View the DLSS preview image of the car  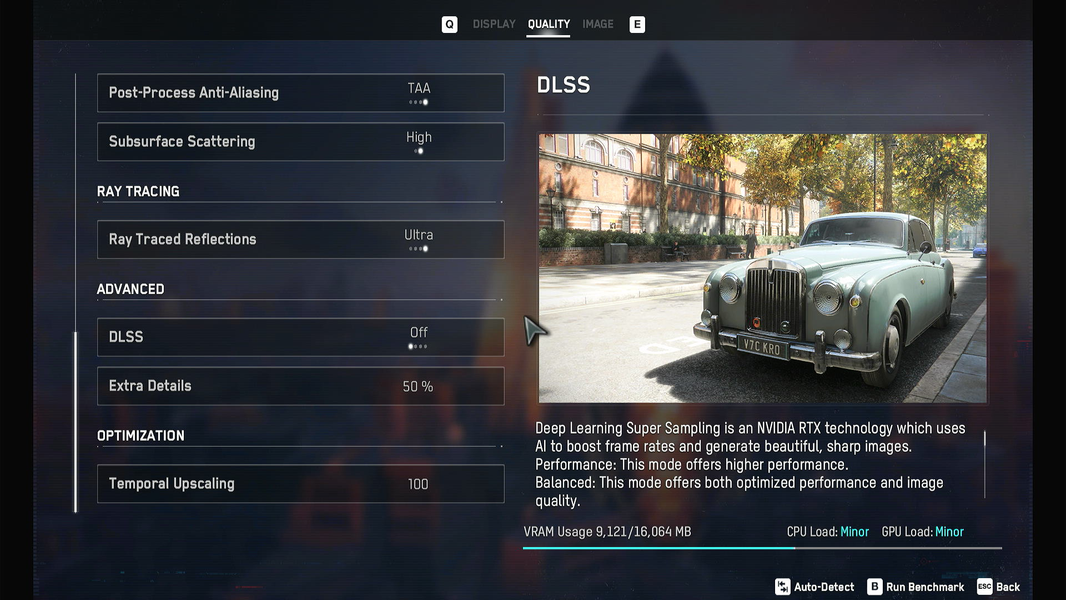coord(762,268)
